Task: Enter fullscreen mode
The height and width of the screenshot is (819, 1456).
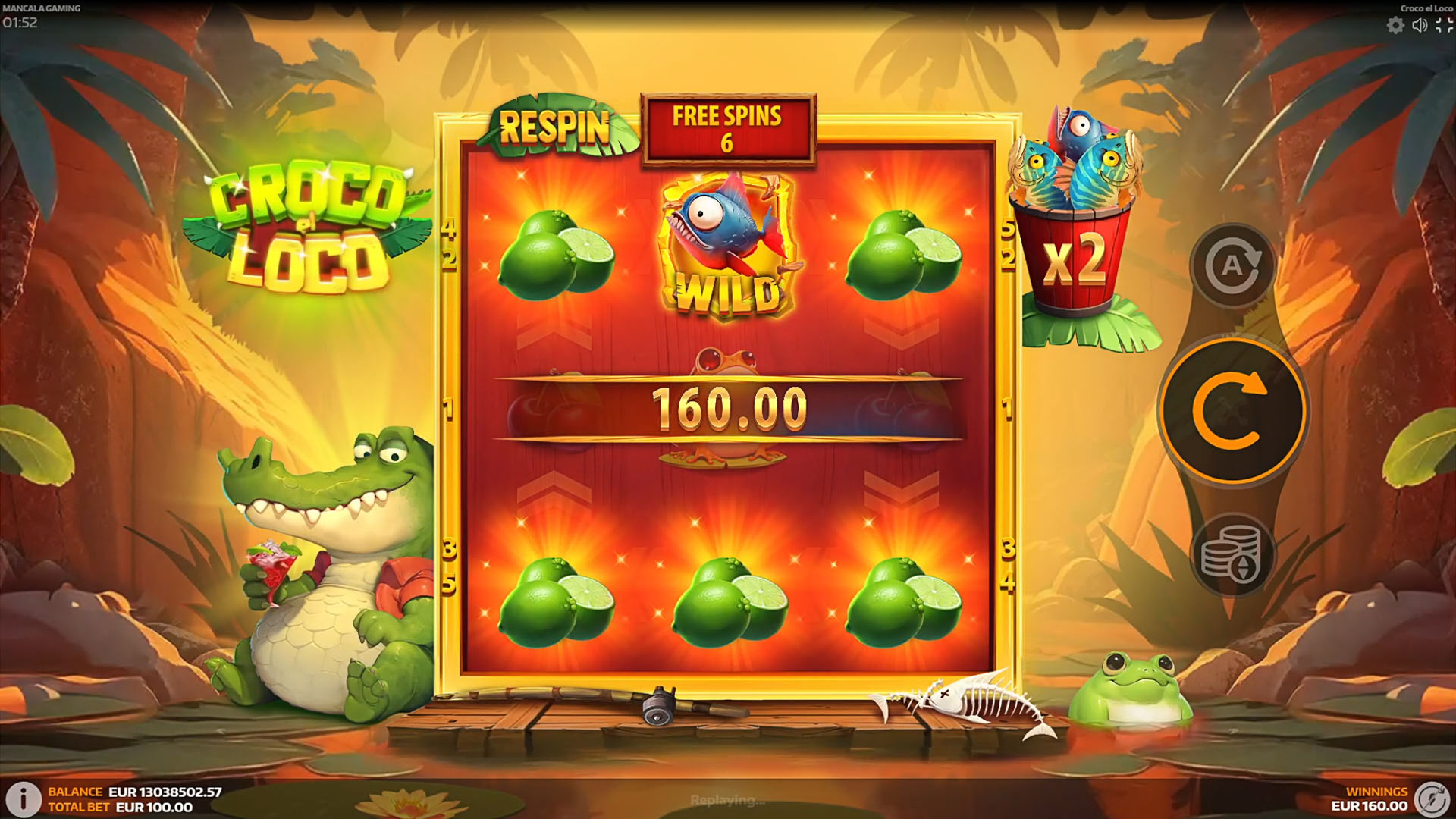Action: [x=1443, y=24]
